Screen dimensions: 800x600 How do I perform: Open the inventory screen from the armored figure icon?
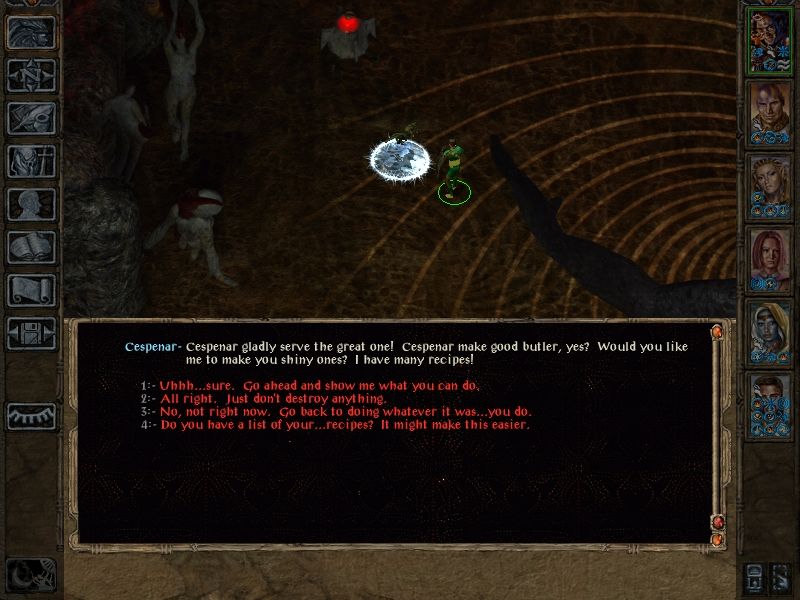tap(30, 161)
